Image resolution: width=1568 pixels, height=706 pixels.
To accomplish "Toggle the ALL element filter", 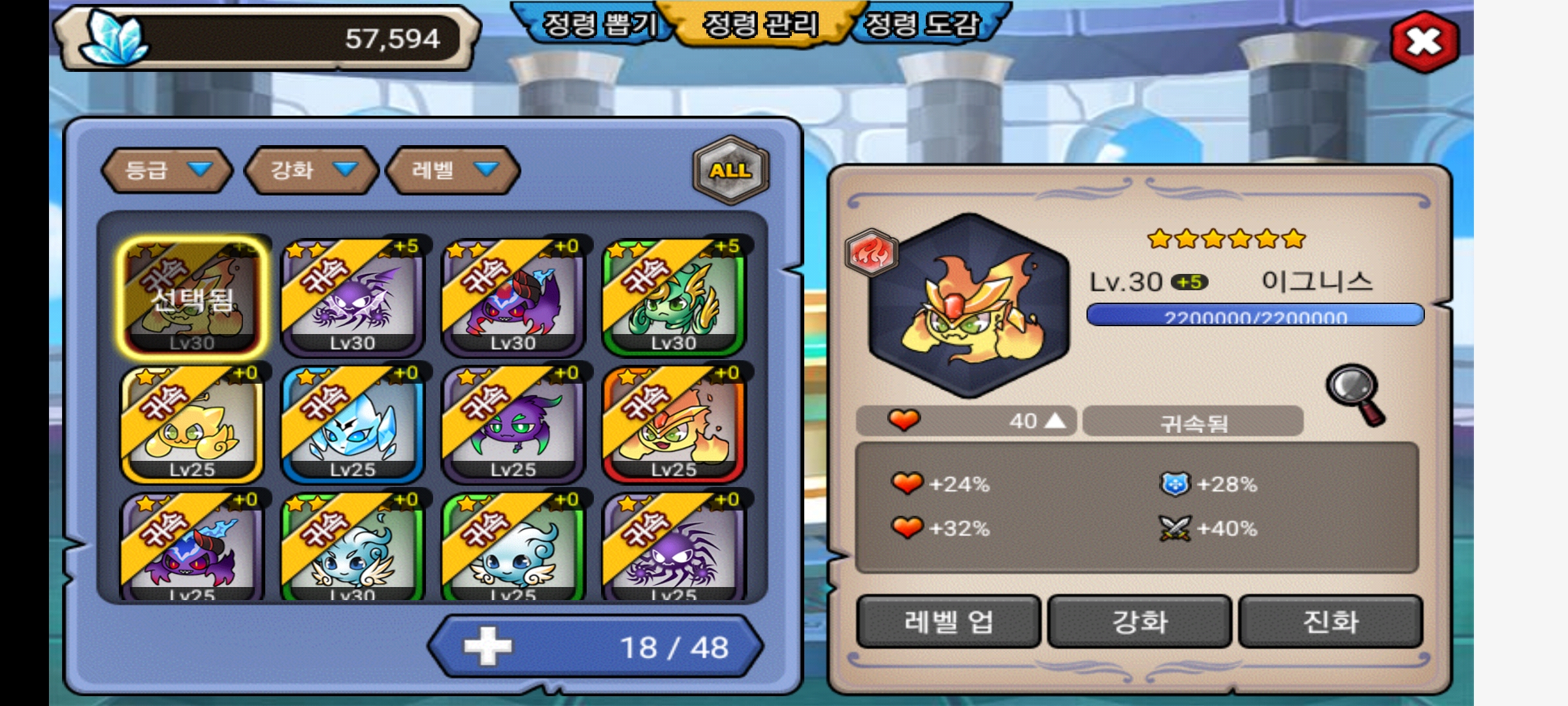I will click(x=730, y=170).
